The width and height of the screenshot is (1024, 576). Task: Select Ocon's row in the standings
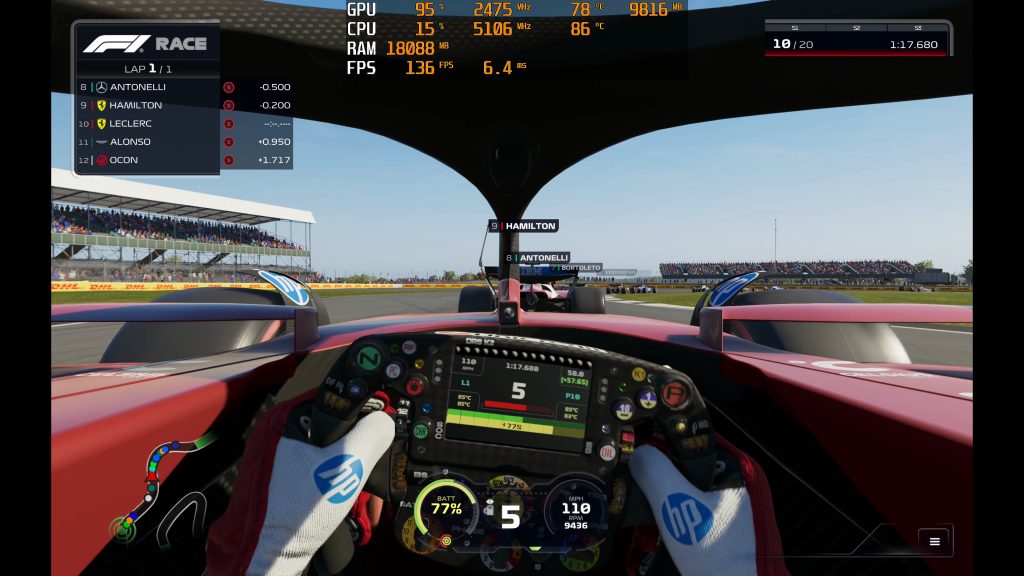point(148,160)
